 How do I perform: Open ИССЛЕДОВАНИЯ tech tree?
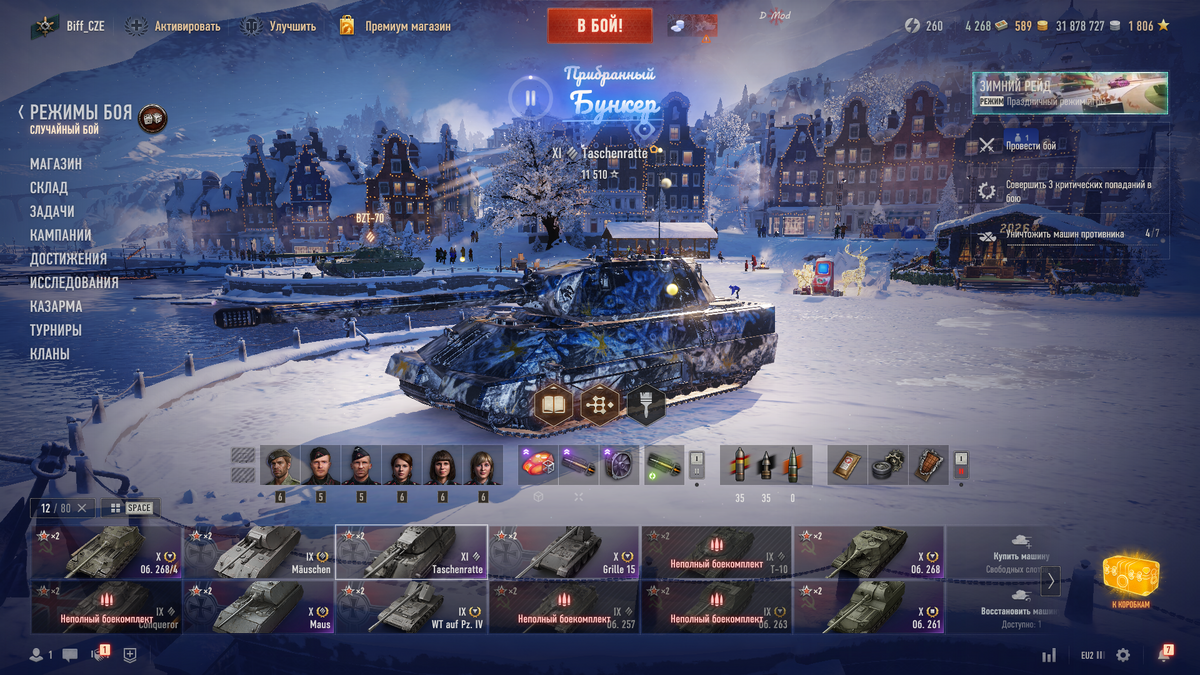coord(74,283)
